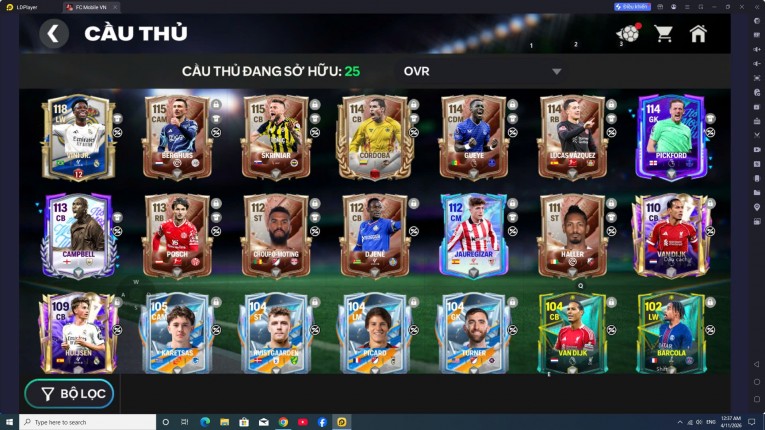Select the 102 LW Barcola card
The width and height of the screenshot is (765, 430).
671,334
